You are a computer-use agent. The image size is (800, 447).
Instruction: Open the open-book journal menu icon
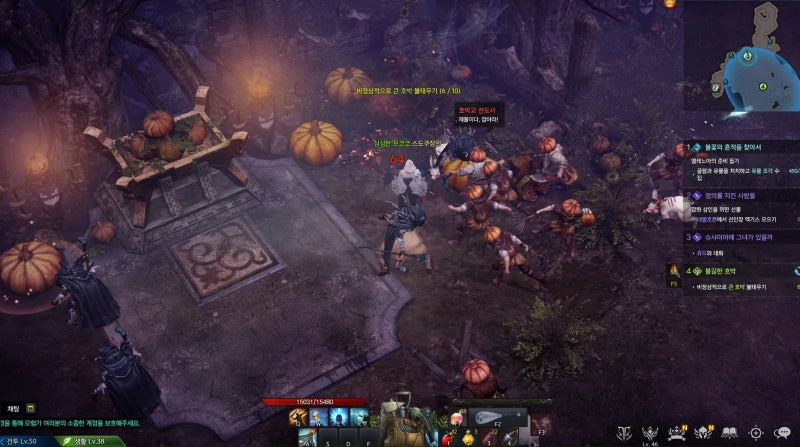click(x=729, y=433)
